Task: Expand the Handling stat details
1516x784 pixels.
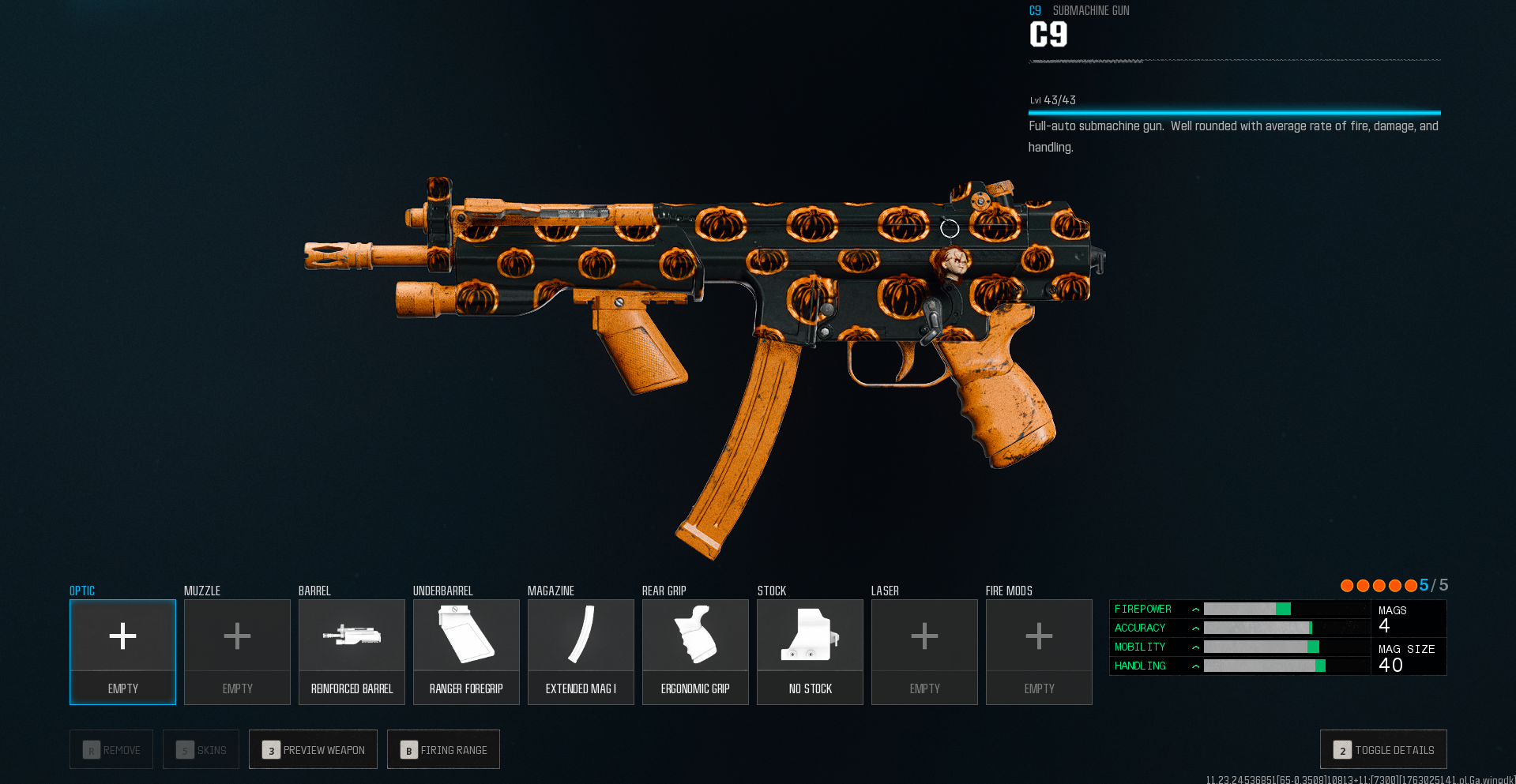Action: click(x=1195, y=666)
